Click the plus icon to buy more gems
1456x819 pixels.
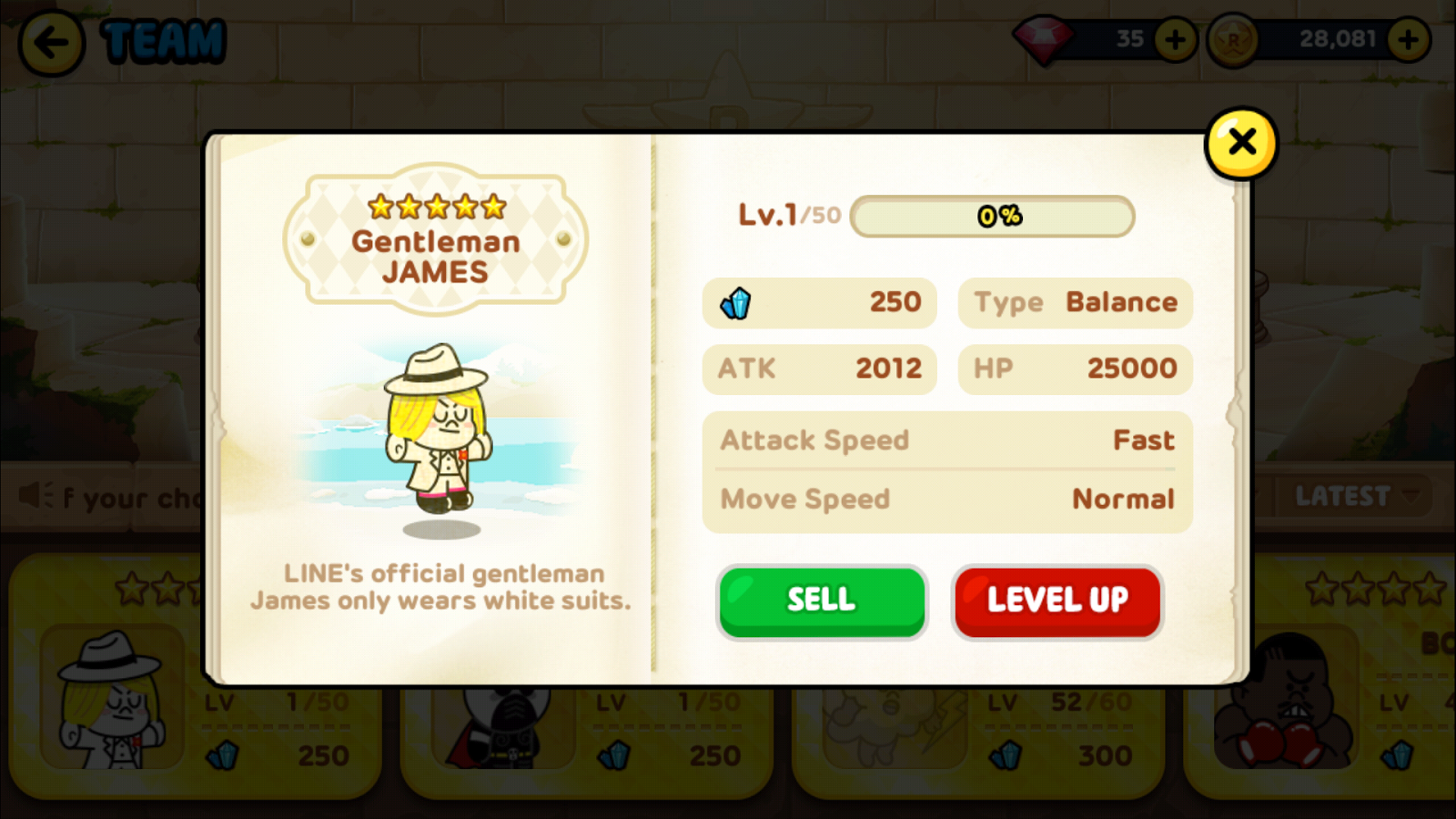tap(1173, 39)
